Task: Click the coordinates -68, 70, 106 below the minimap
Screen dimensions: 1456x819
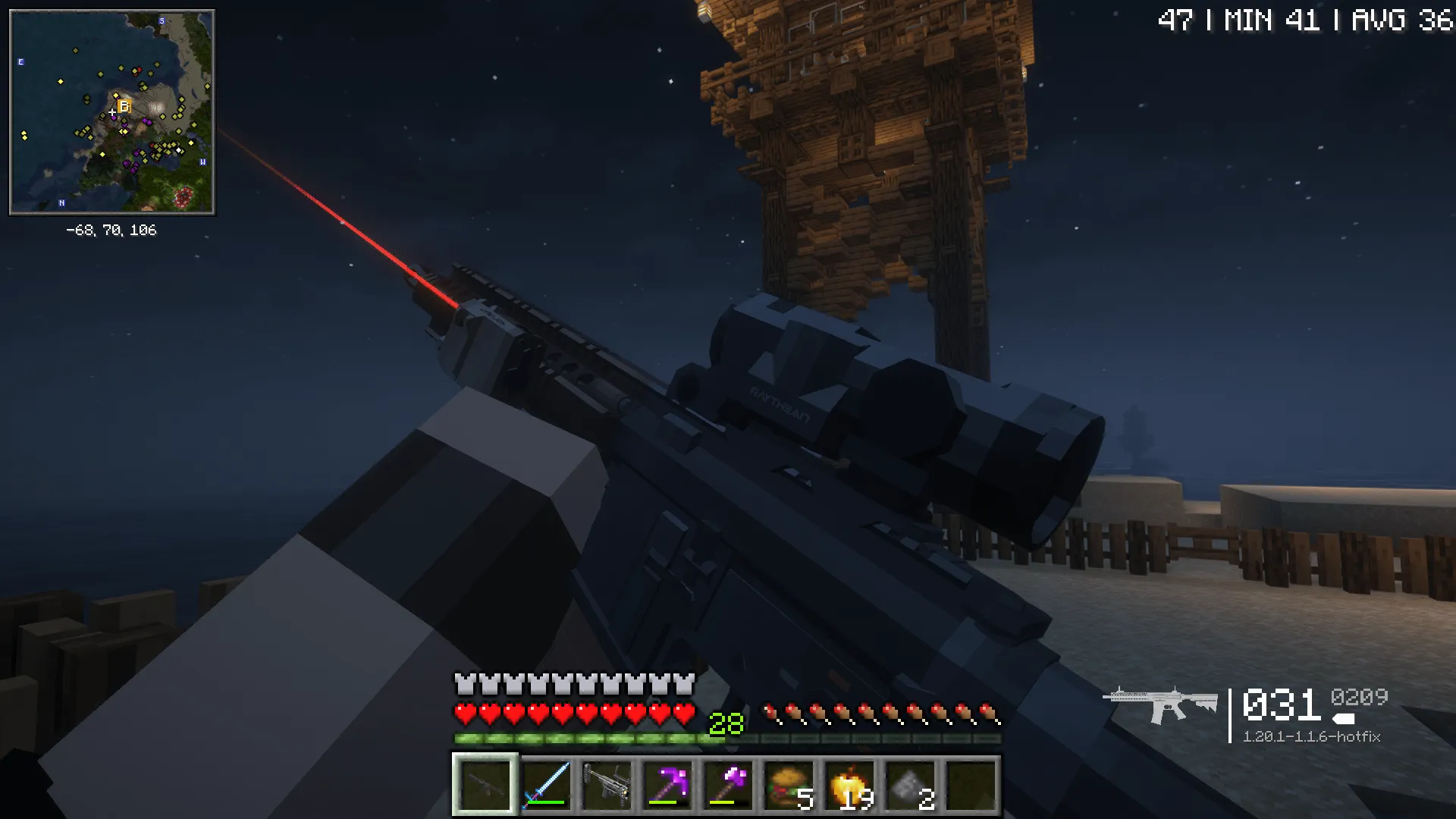Action: click(112, 231)
